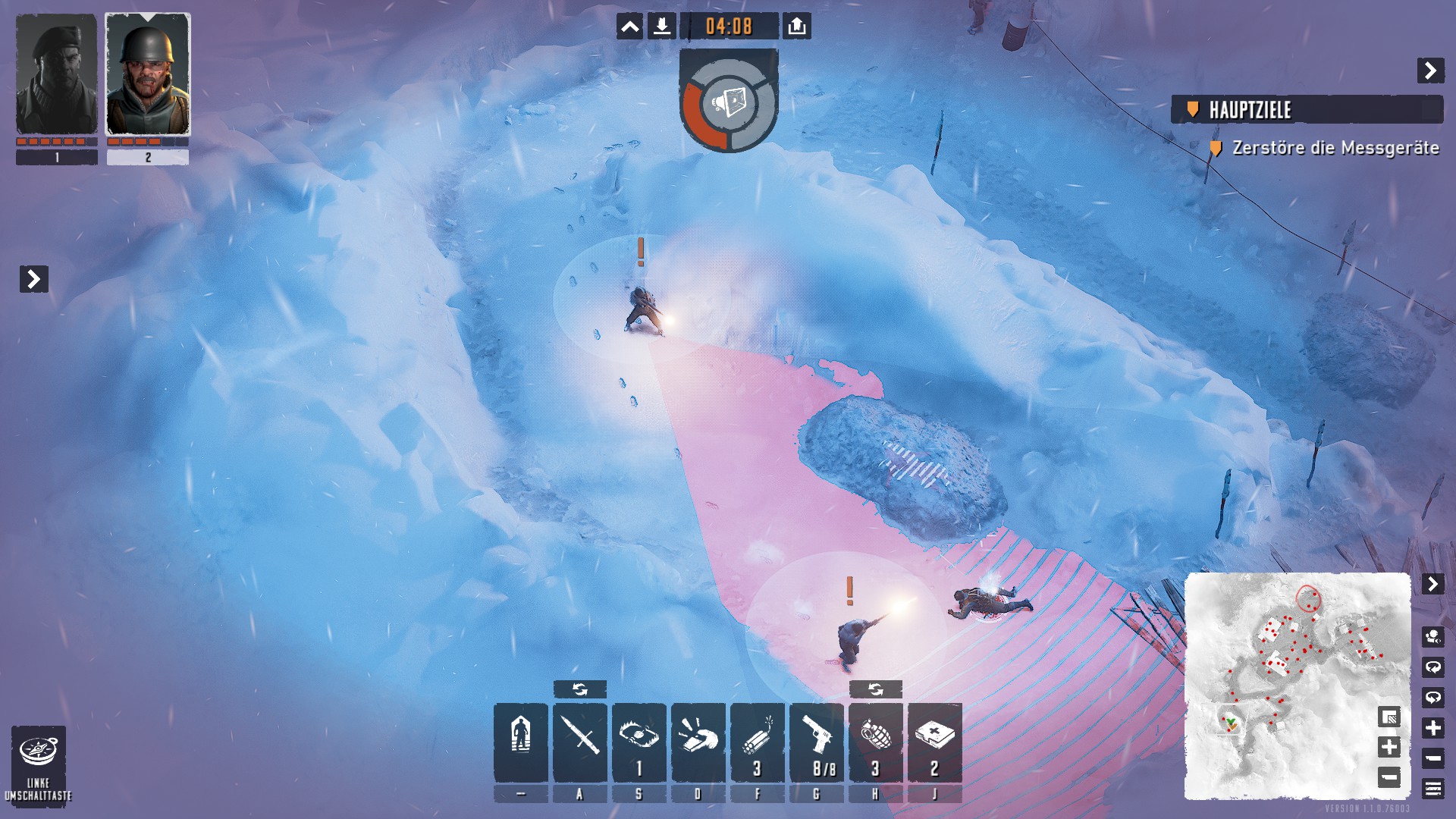This screenshot has width=1456, height=819.
Task: Select the helmeted soldier portrait
Action: point(148,74)
